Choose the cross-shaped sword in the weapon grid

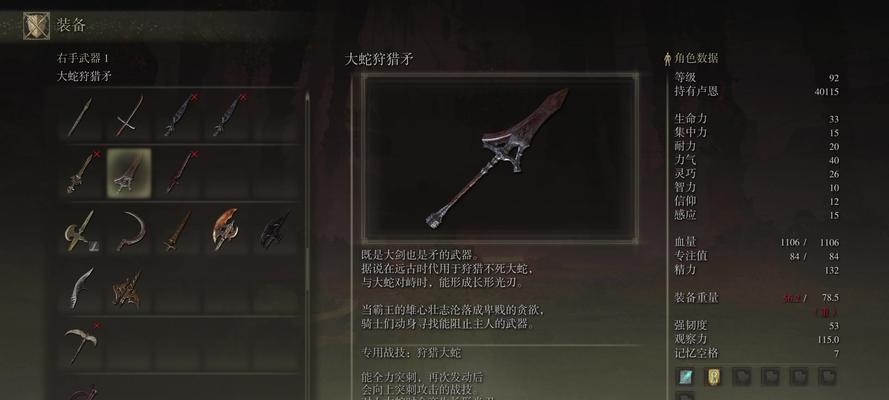(129, 116)
